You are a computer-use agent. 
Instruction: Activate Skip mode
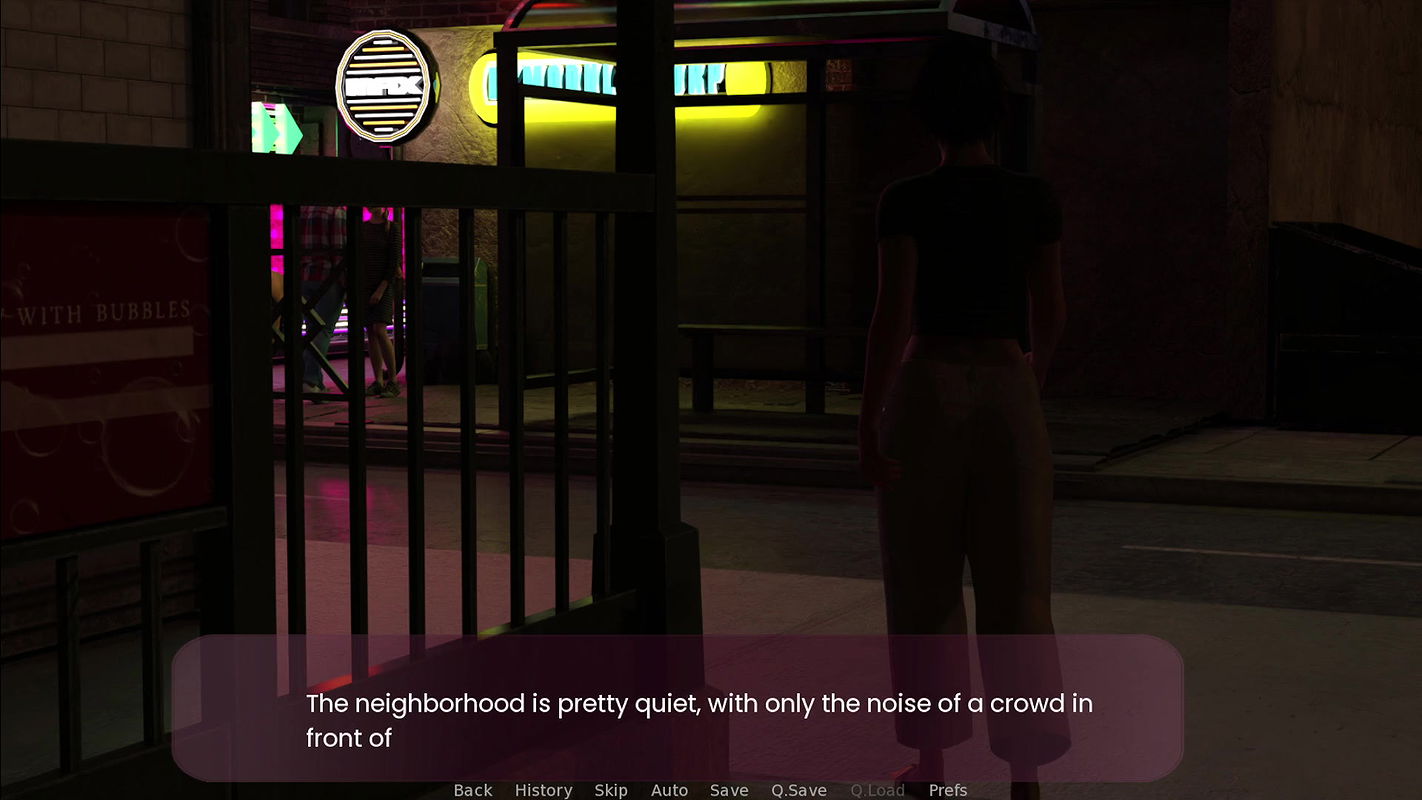(611, 790)
